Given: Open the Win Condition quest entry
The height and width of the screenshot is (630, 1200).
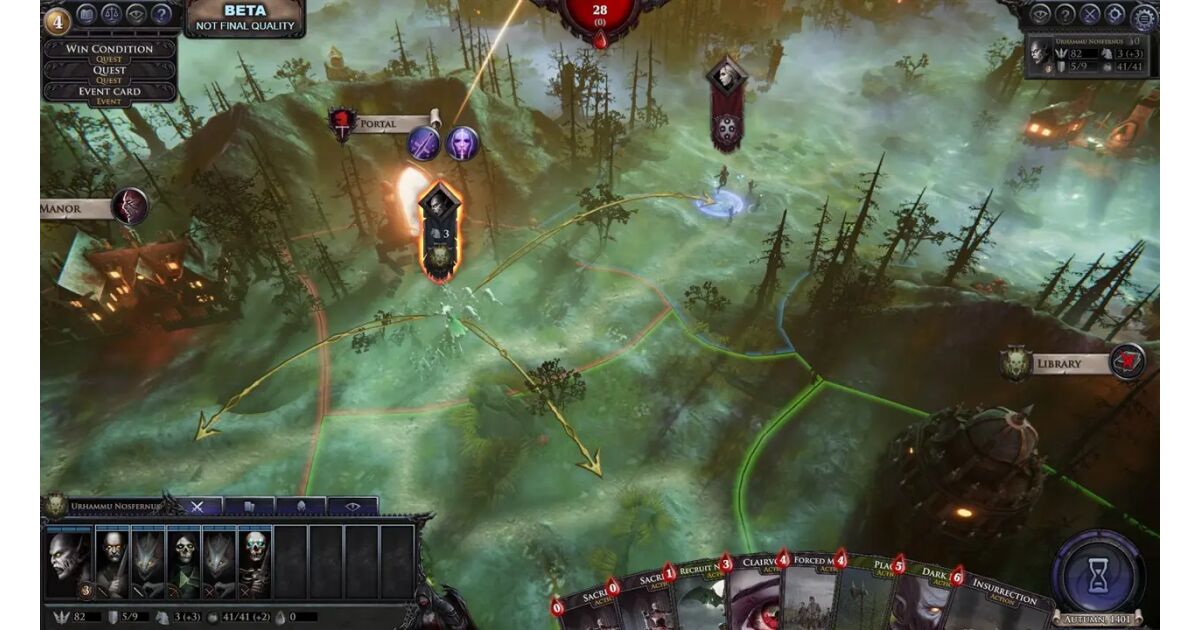Looking at the screenshot, I should pyautogui.click(x=109, y=49).
